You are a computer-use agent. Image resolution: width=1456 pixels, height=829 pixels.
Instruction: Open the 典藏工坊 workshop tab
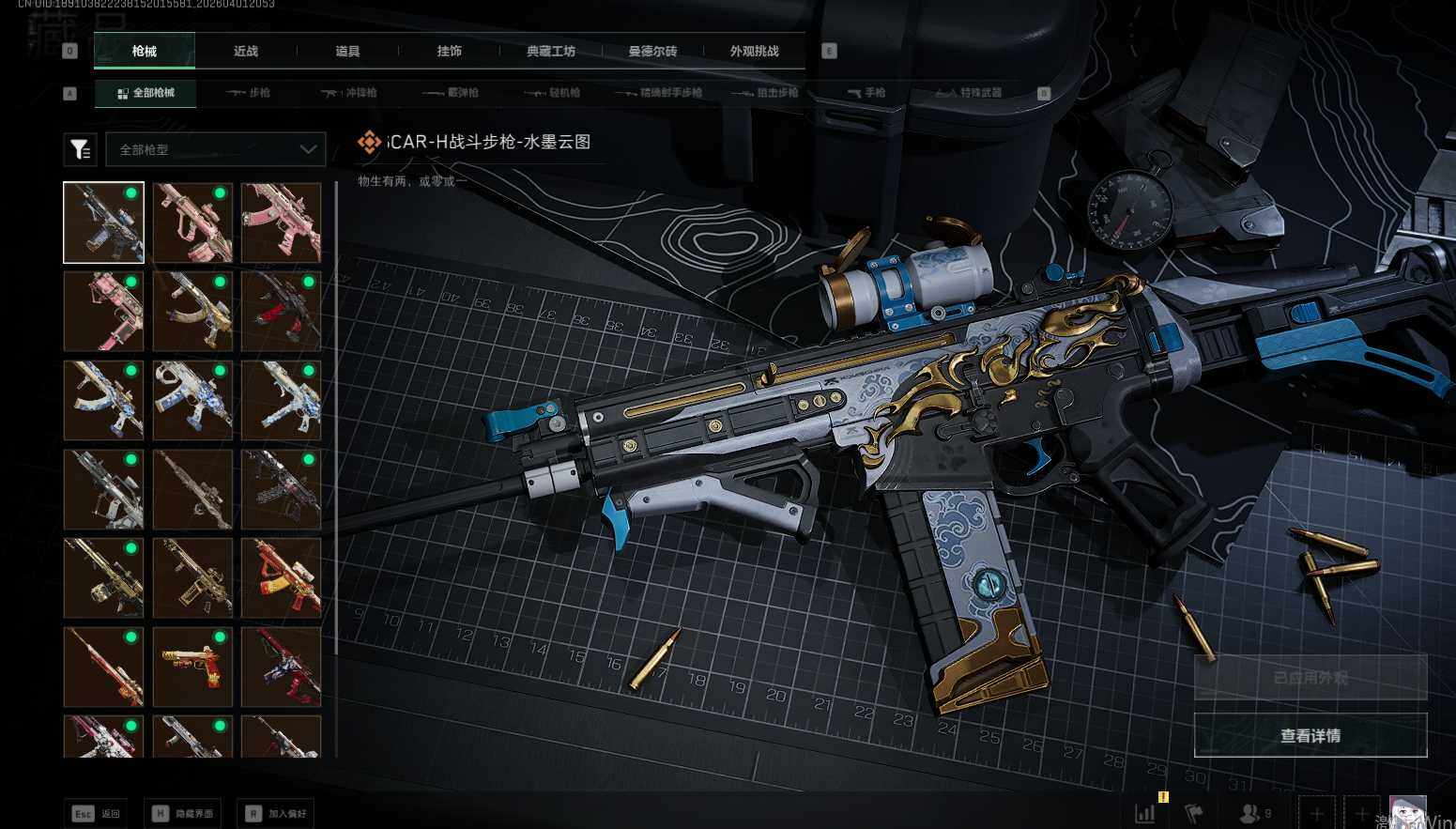(551, 51)
